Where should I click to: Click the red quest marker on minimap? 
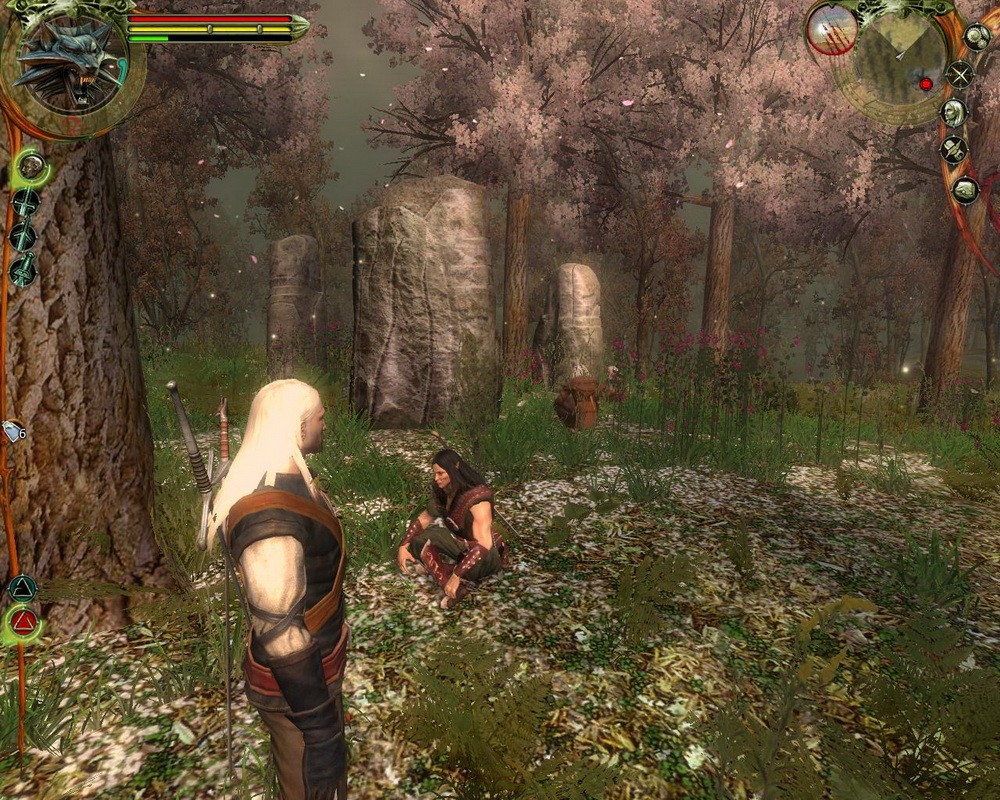point(926,84)
